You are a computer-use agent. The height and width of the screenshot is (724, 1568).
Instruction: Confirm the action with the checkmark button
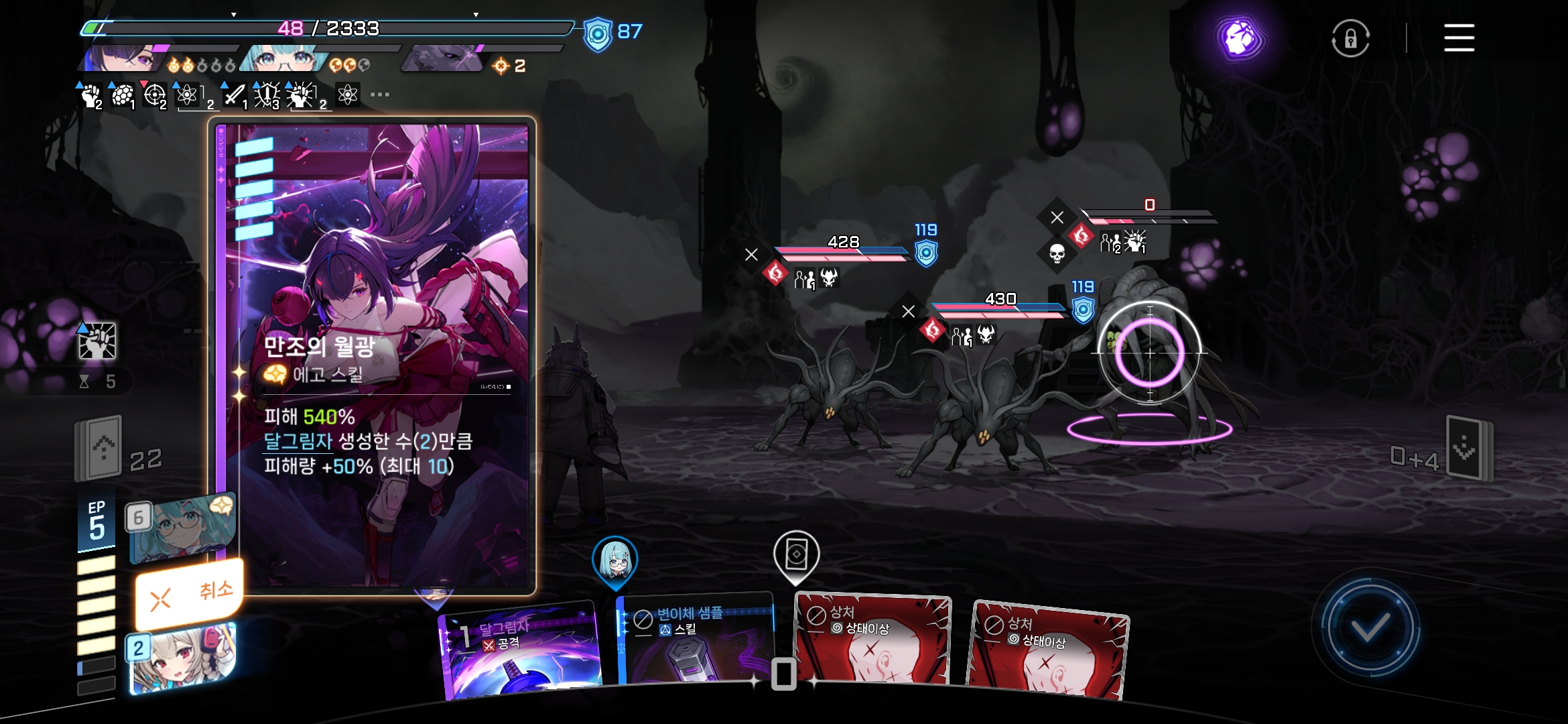(x=1369, y=628)
